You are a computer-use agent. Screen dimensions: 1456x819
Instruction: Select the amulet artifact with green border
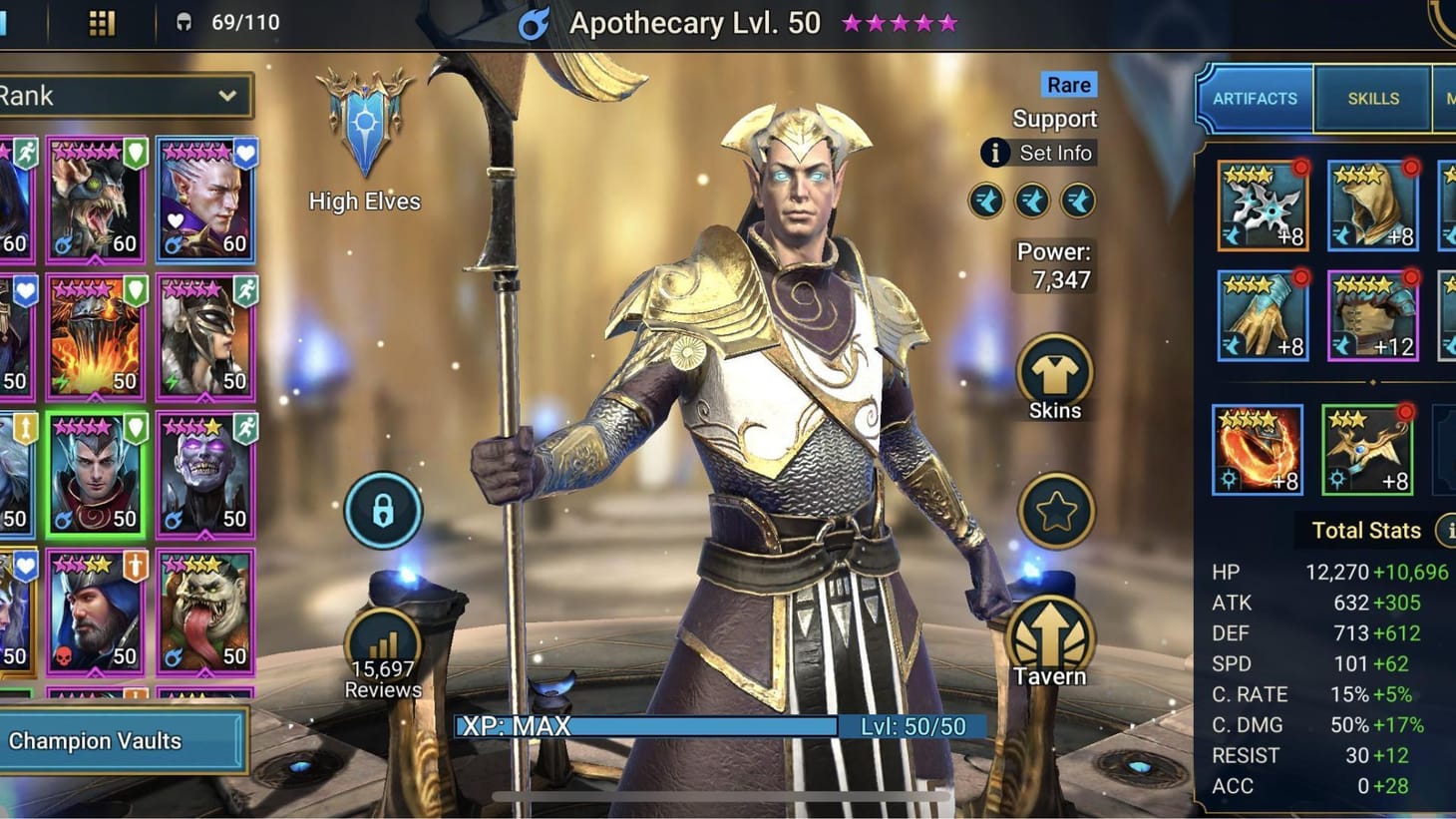click(1367, 450)
